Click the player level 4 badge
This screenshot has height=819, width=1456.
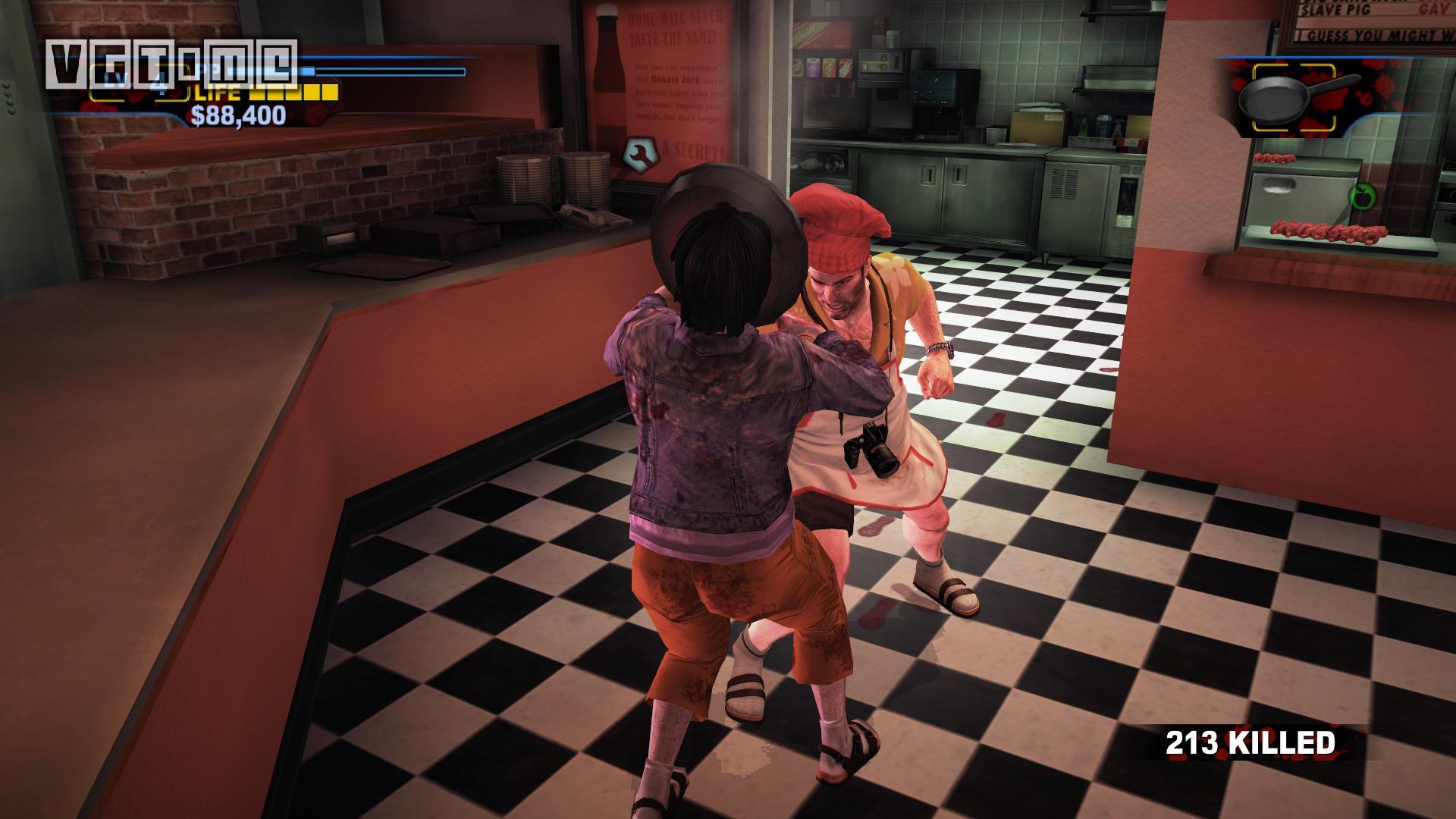coord(158,83)
